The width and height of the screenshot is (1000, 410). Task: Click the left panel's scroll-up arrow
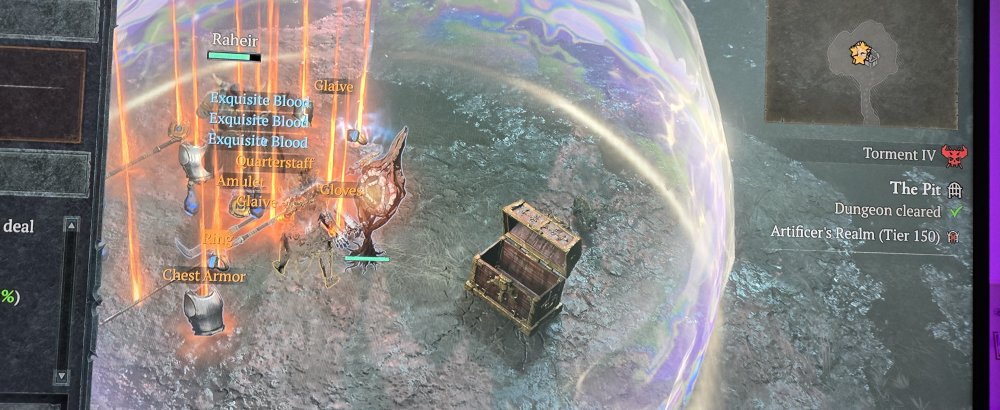[x=71, y=226]
